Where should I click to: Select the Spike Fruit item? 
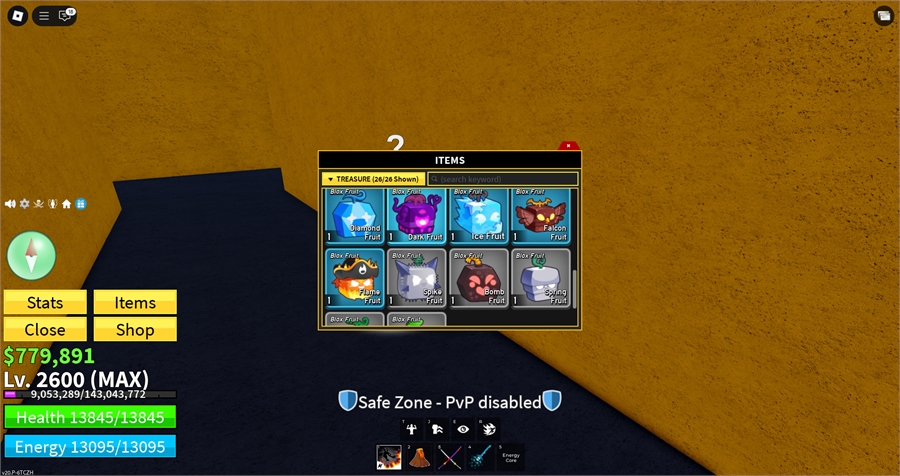click(x=416, y=277)
